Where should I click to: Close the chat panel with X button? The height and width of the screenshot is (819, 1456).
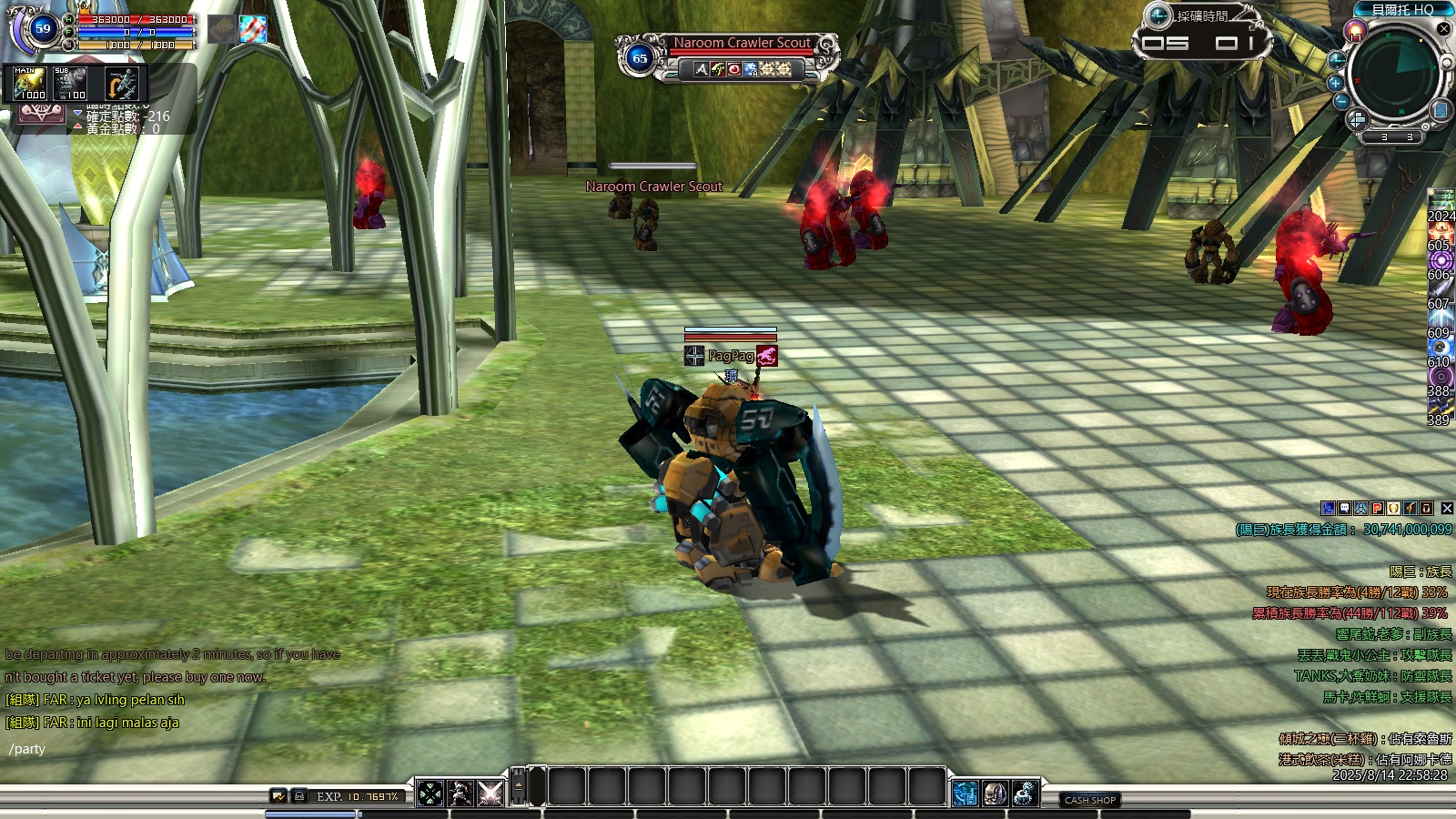[1447, 509]
